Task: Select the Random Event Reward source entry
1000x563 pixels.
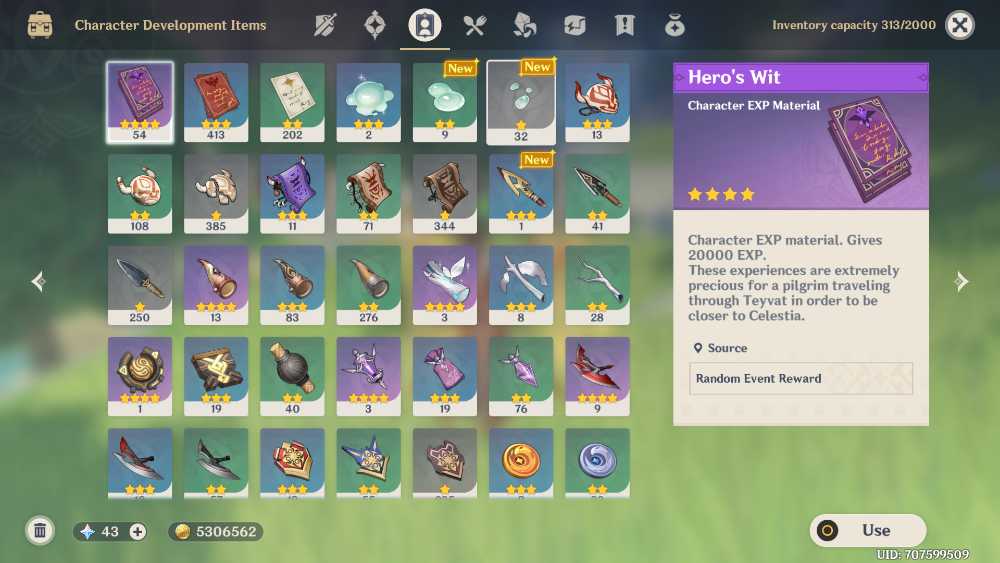Action: tap(801, 379)
